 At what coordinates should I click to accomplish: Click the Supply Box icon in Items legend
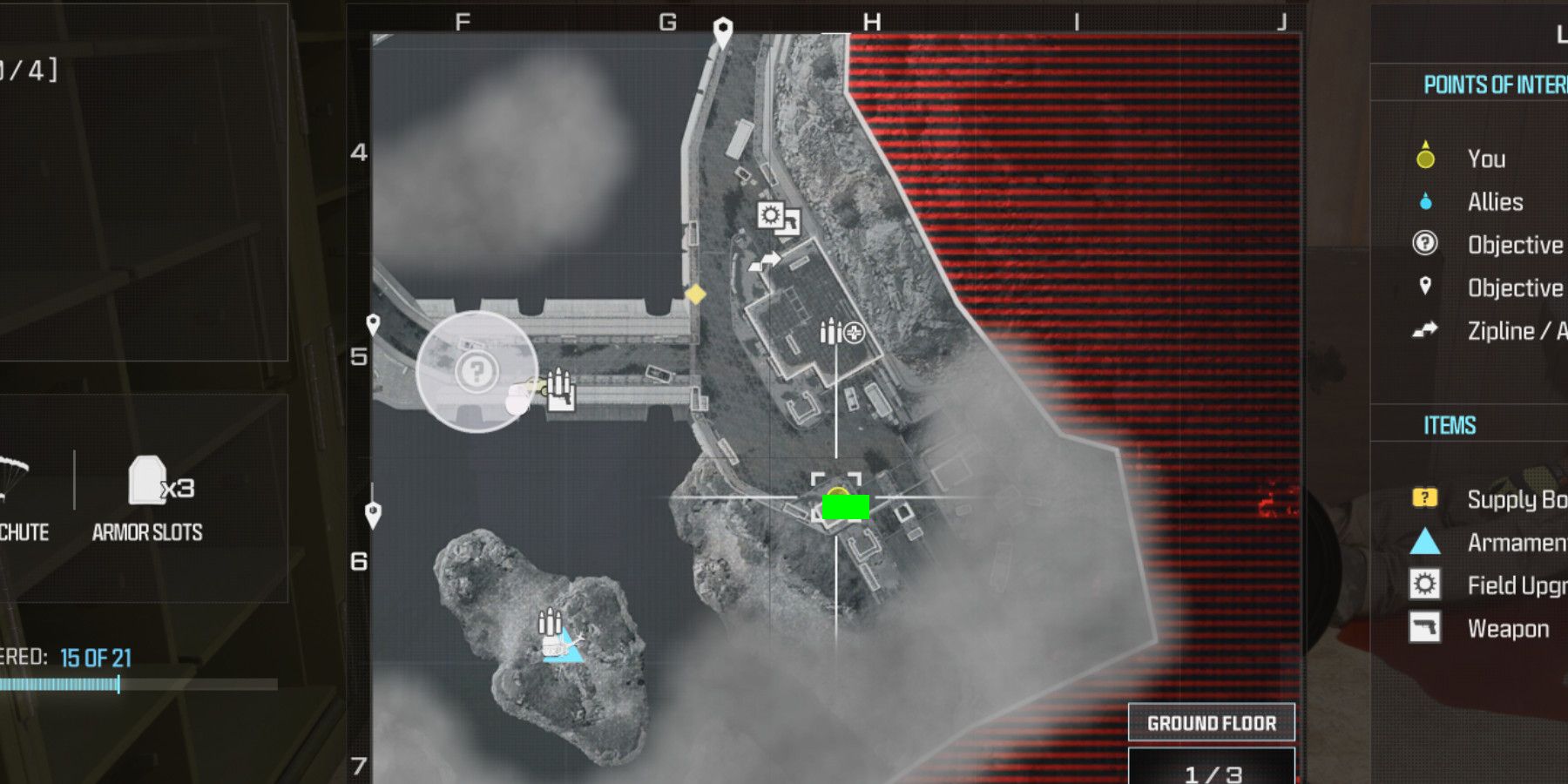(x=1423, y=497)
